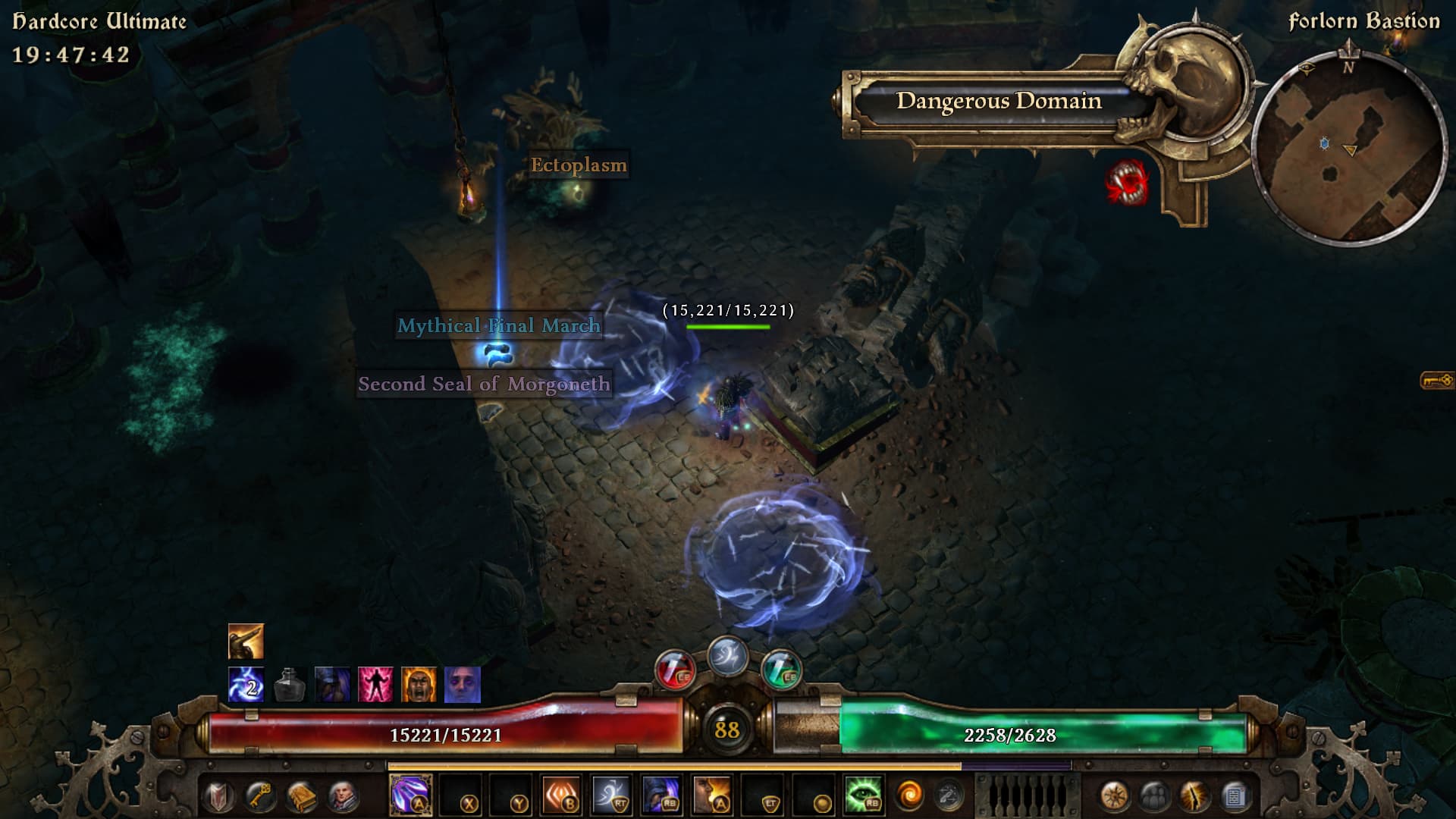Open the blue document list button
This screenshot has height=819, width=1456.
tap(1235, 796)
